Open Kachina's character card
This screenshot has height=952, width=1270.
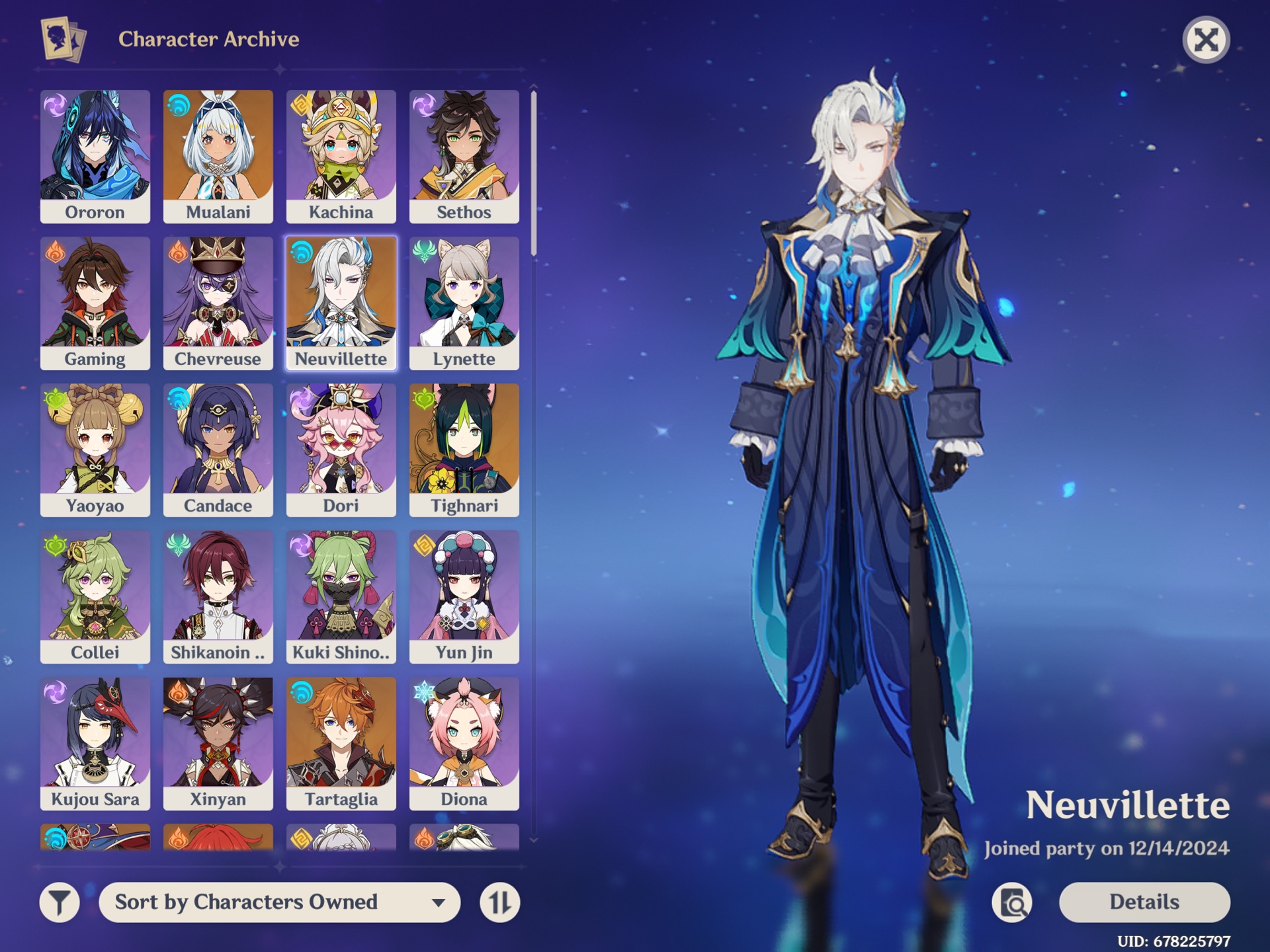tap(341, 155)
